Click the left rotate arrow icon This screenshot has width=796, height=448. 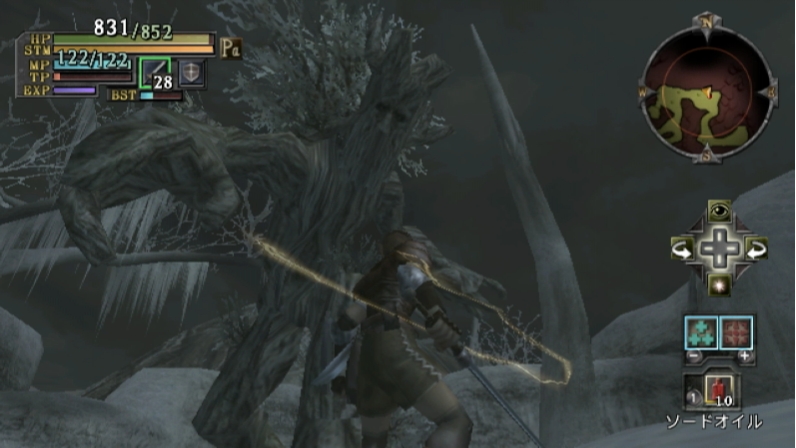click(682, 247)
